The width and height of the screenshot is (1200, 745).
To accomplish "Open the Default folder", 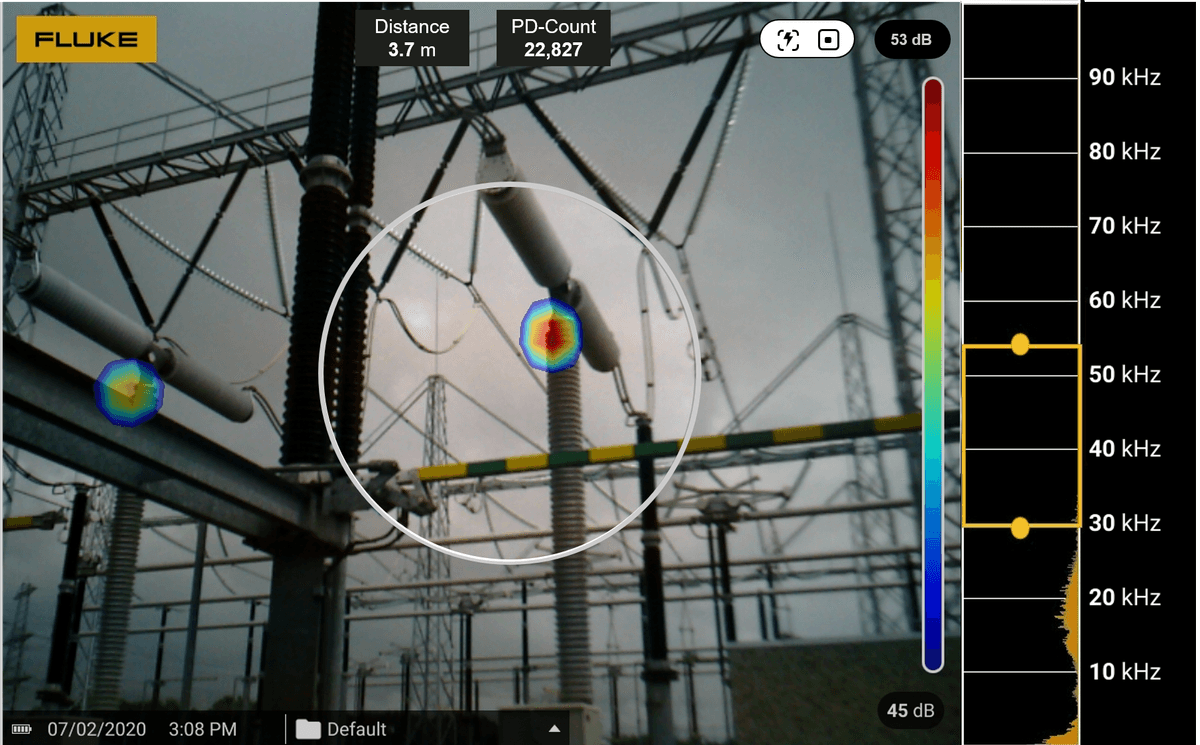I will point(341,729).
